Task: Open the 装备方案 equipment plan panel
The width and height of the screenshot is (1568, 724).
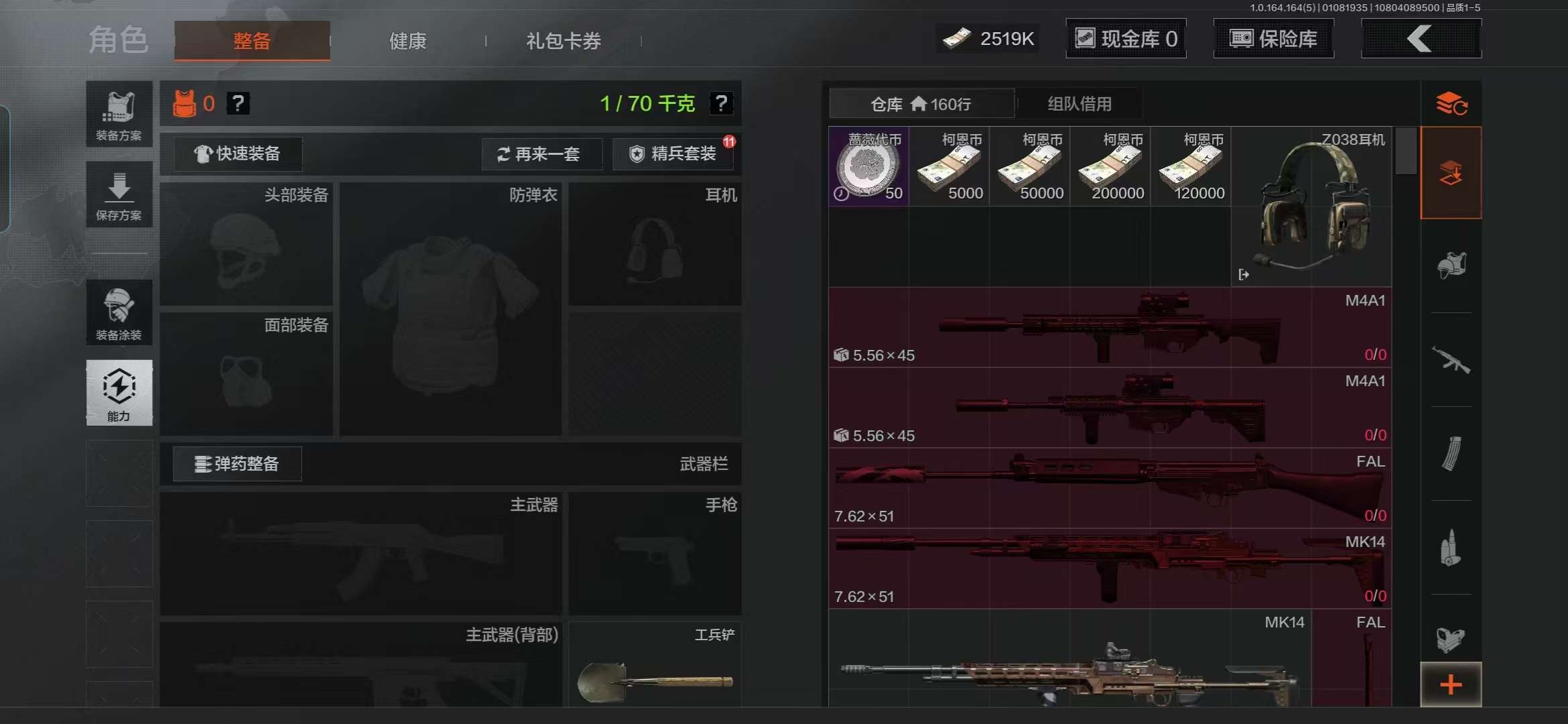Action: 119,114
